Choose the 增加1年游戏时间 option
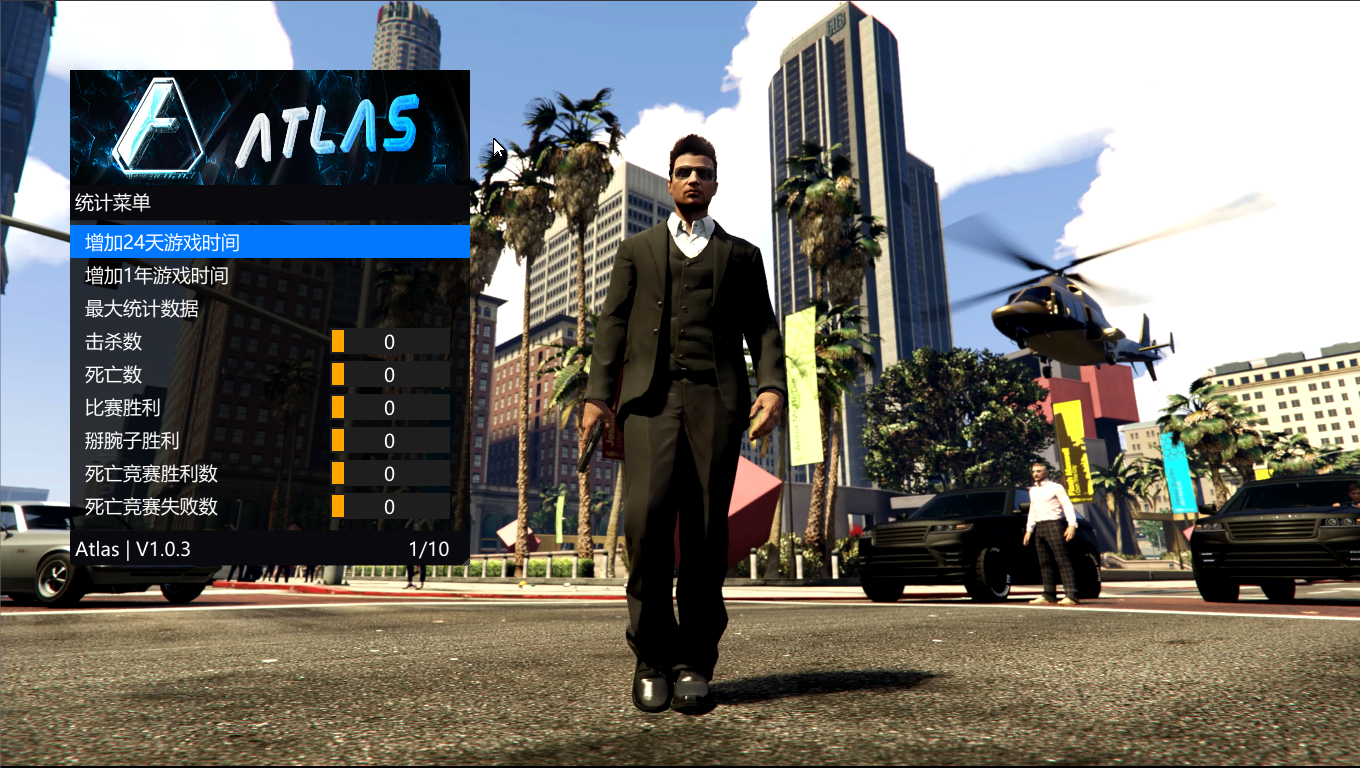The height and width of the screenshot is (768, 1360). point(156,275)
